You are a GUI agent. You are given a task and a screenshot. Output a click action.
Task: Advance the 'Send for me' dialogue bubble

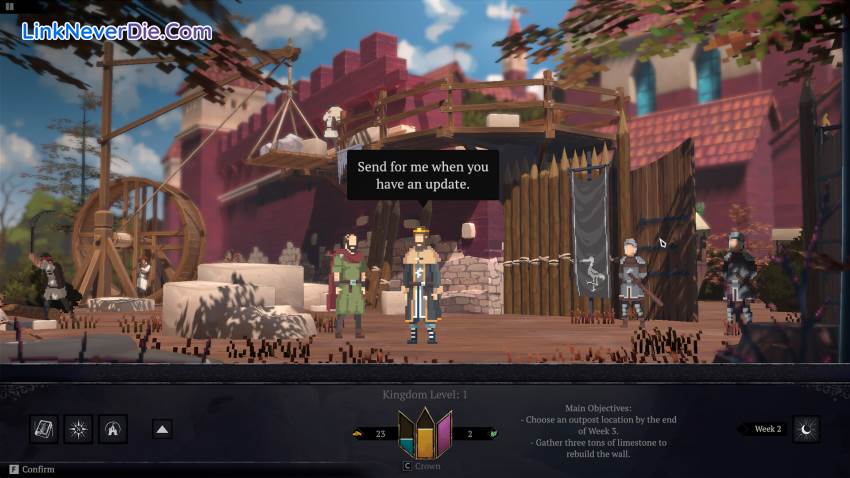point(422,175)
